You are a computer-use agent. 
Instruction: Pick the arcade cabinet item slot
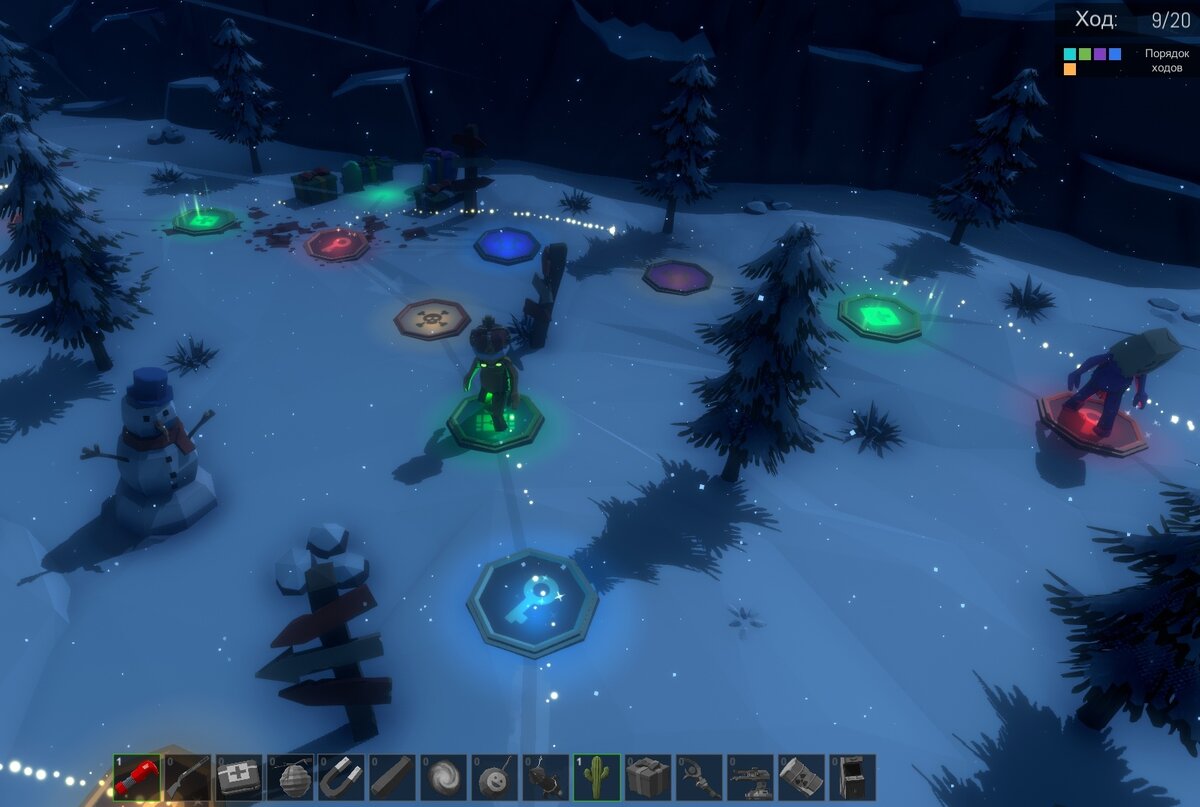(852, 777)
